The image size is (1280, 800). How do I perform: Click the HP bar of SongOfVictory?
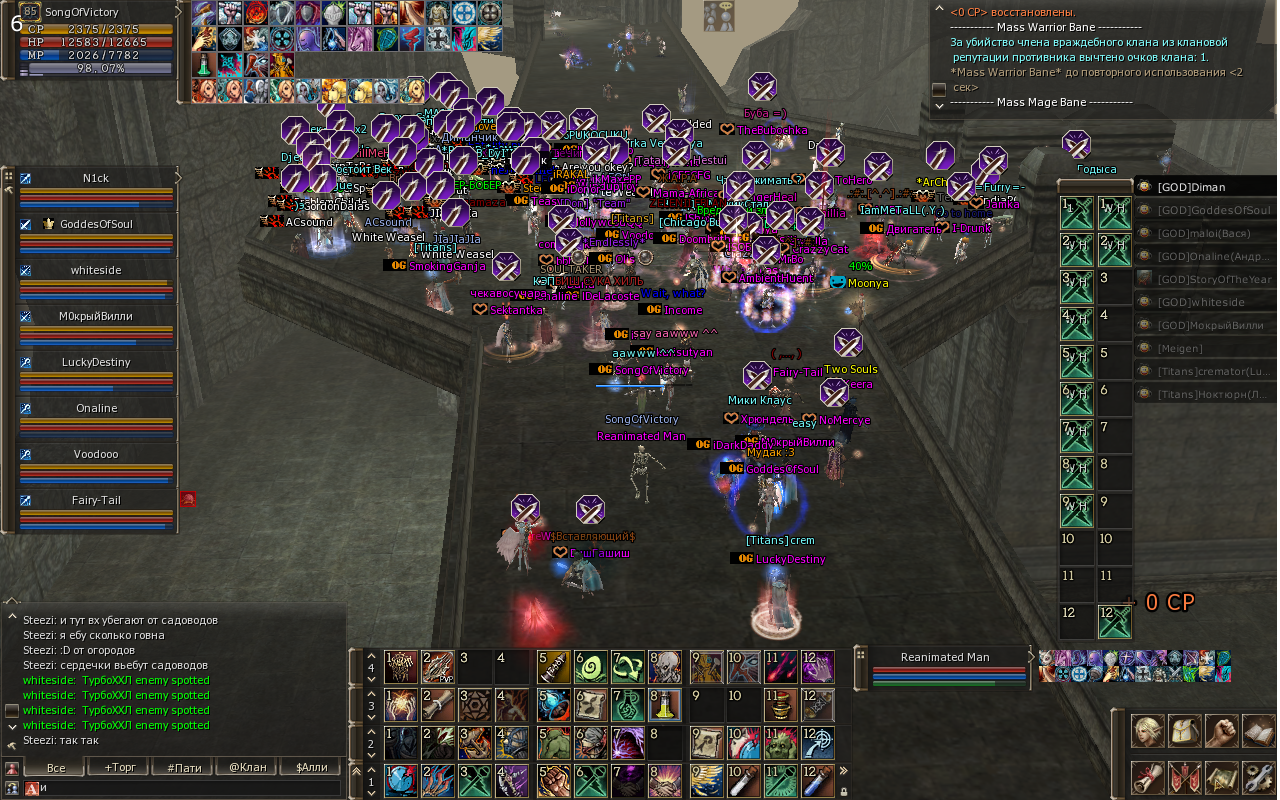95,43
